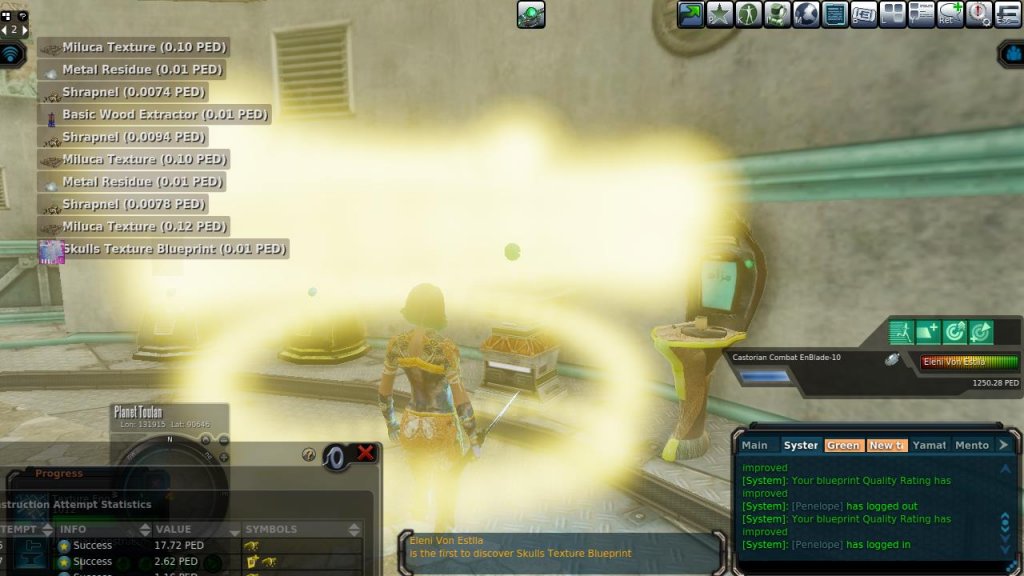Open the planet map globe icon
Screen dimensions: 1024x576
[x=807, y=14]
